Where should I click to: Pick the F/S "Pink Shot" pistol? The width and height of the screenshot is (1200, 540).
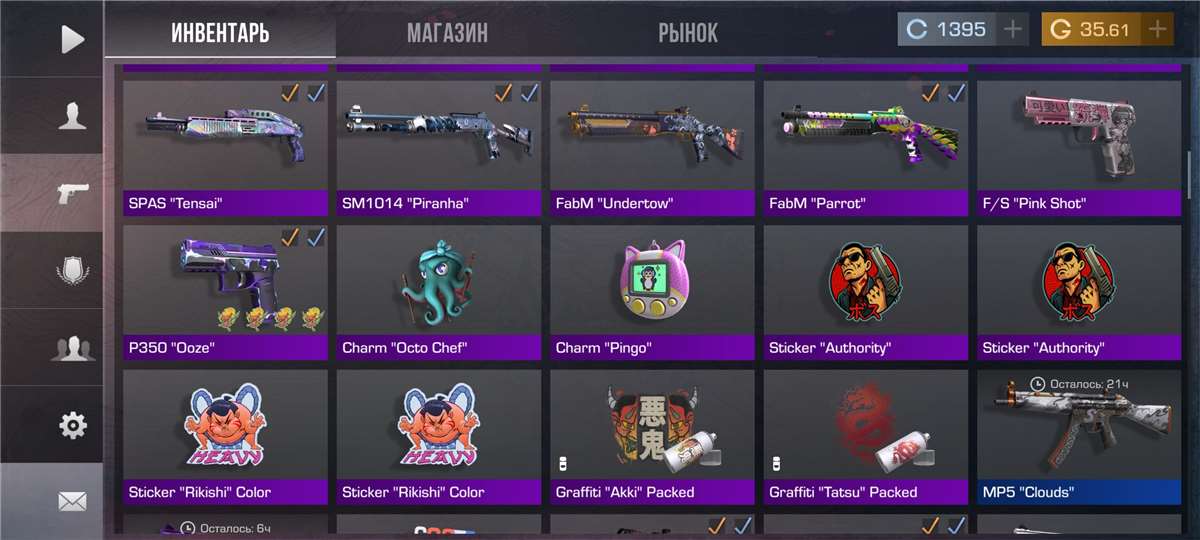(1079, 147)
